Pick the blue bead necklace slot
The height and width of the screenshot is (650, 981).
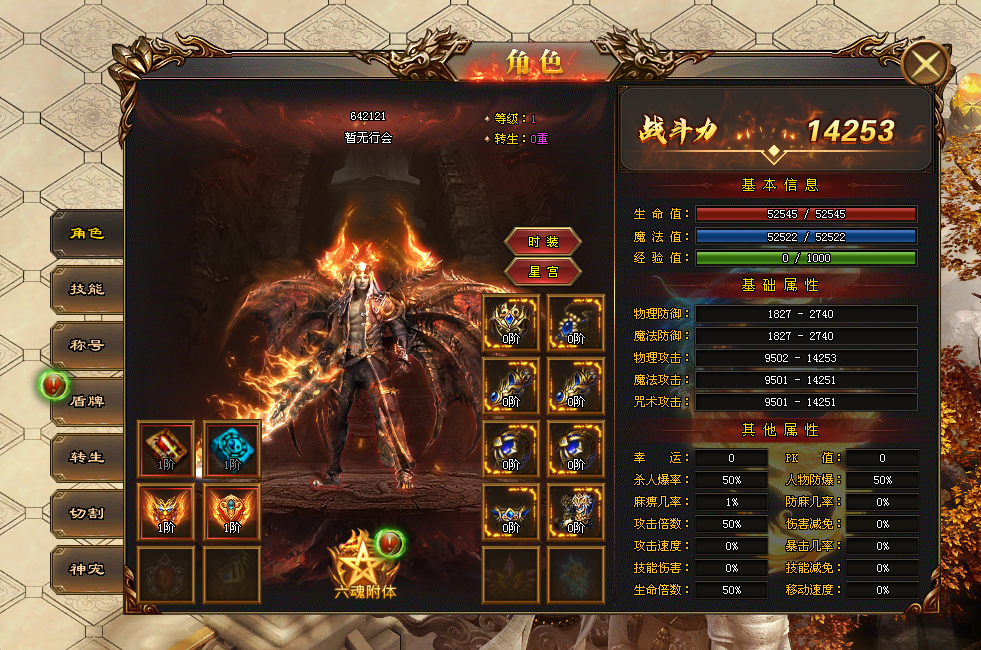click(576, 322)
